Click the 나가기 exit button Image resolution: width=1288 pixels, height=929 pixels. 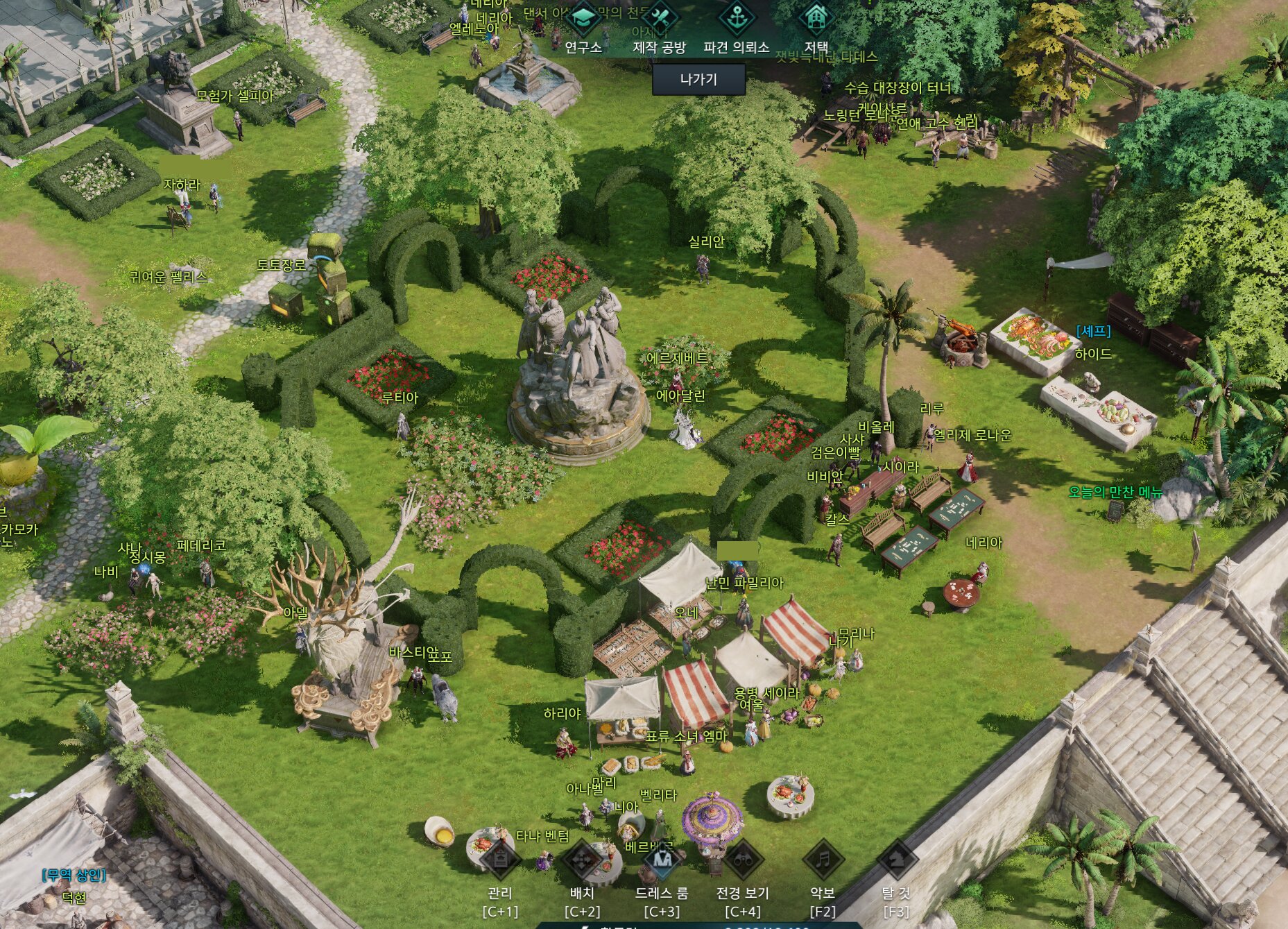point(698,79)
